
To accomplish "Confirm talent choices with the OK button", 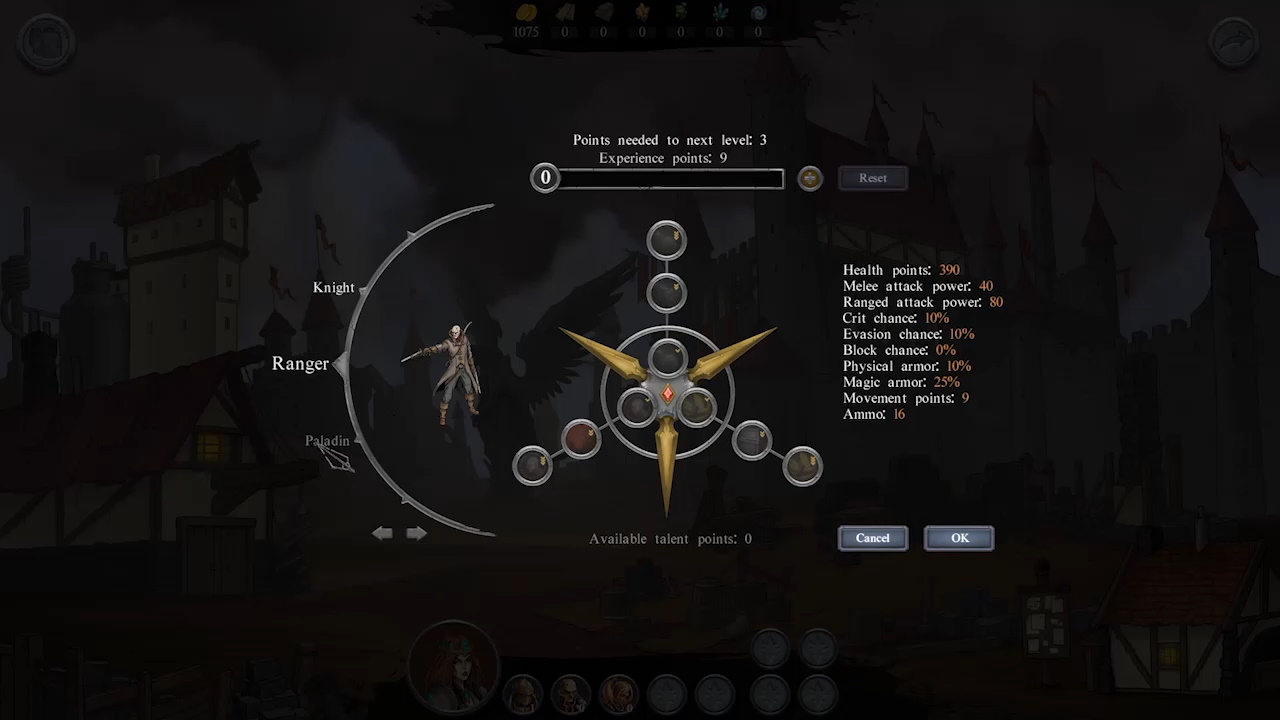I will pos(958,538).
